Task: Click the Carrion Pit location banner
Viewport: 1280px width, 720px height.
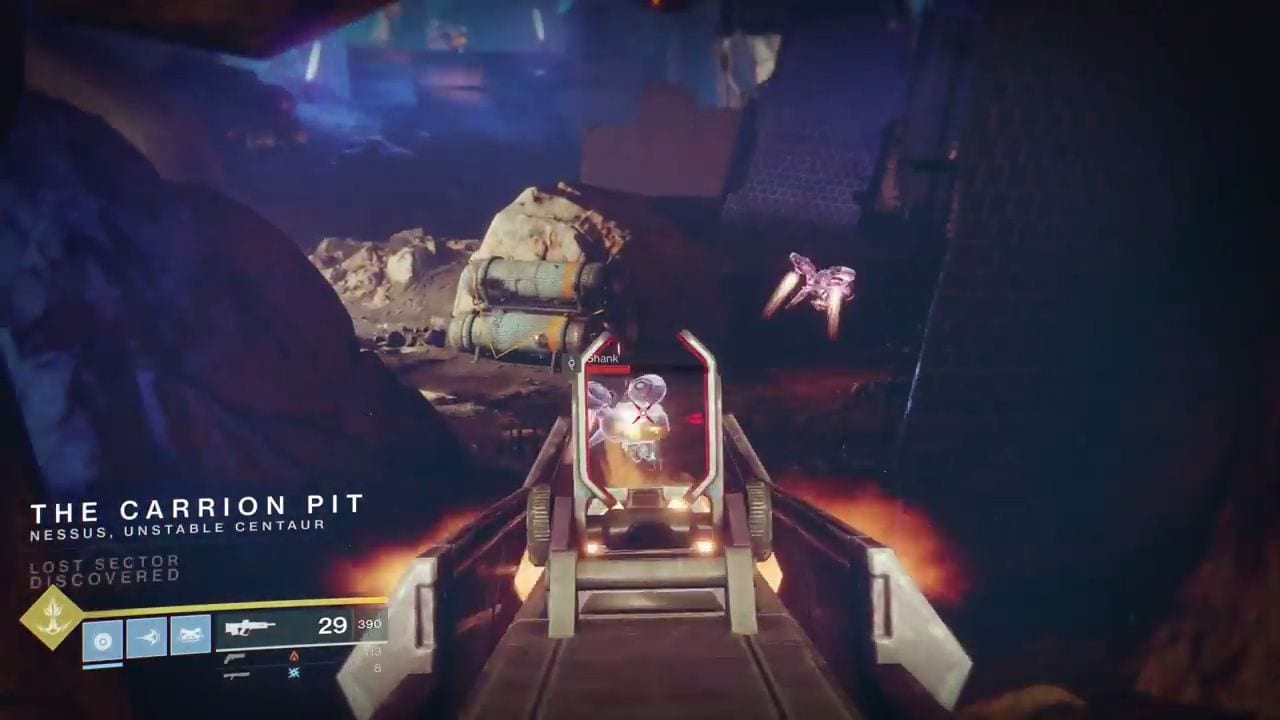Action: coord(197,512)
